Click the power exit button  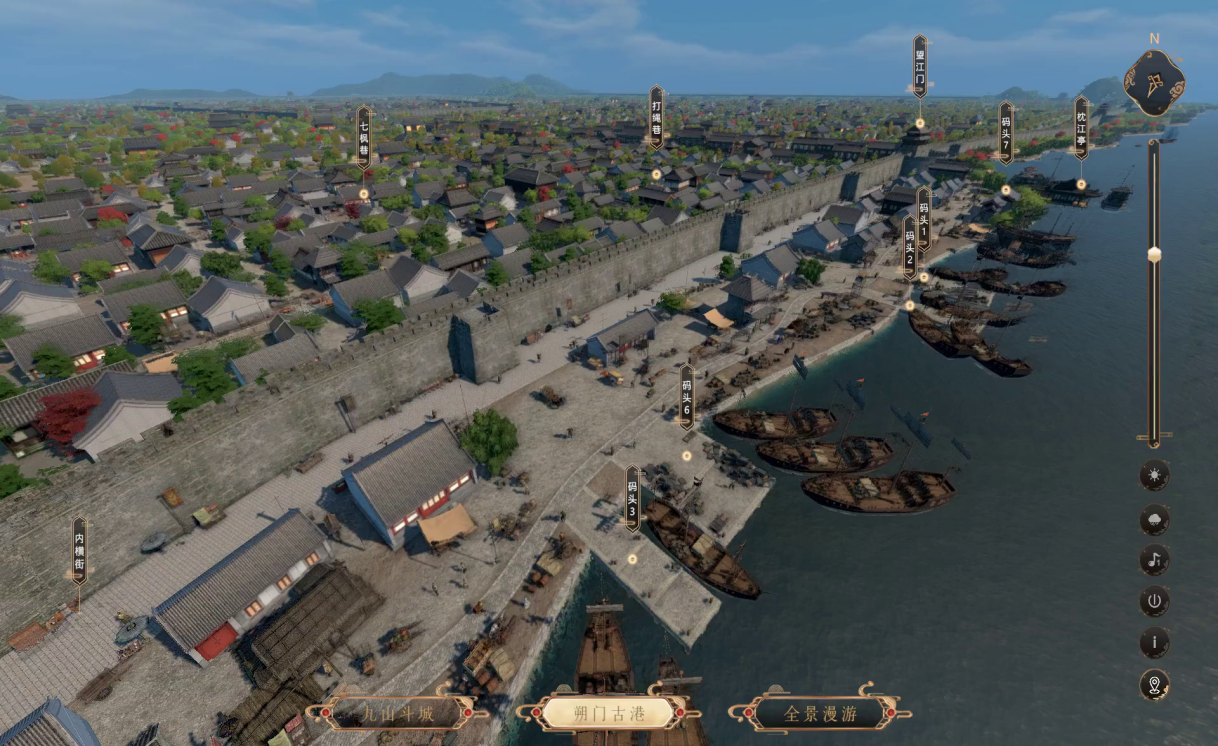coord(1154,601)
